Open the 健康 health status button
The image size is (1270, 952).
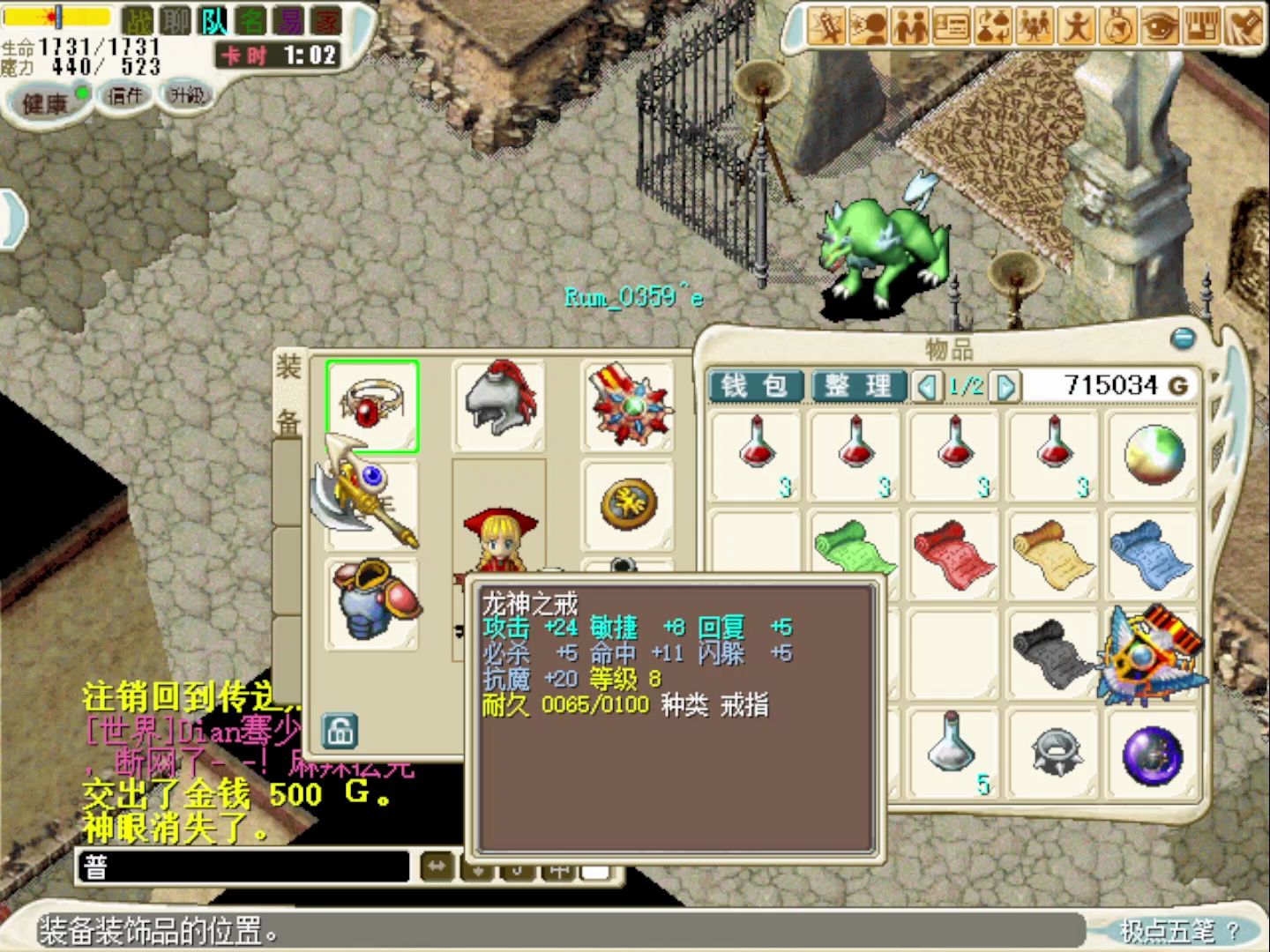tap(46, 103)
